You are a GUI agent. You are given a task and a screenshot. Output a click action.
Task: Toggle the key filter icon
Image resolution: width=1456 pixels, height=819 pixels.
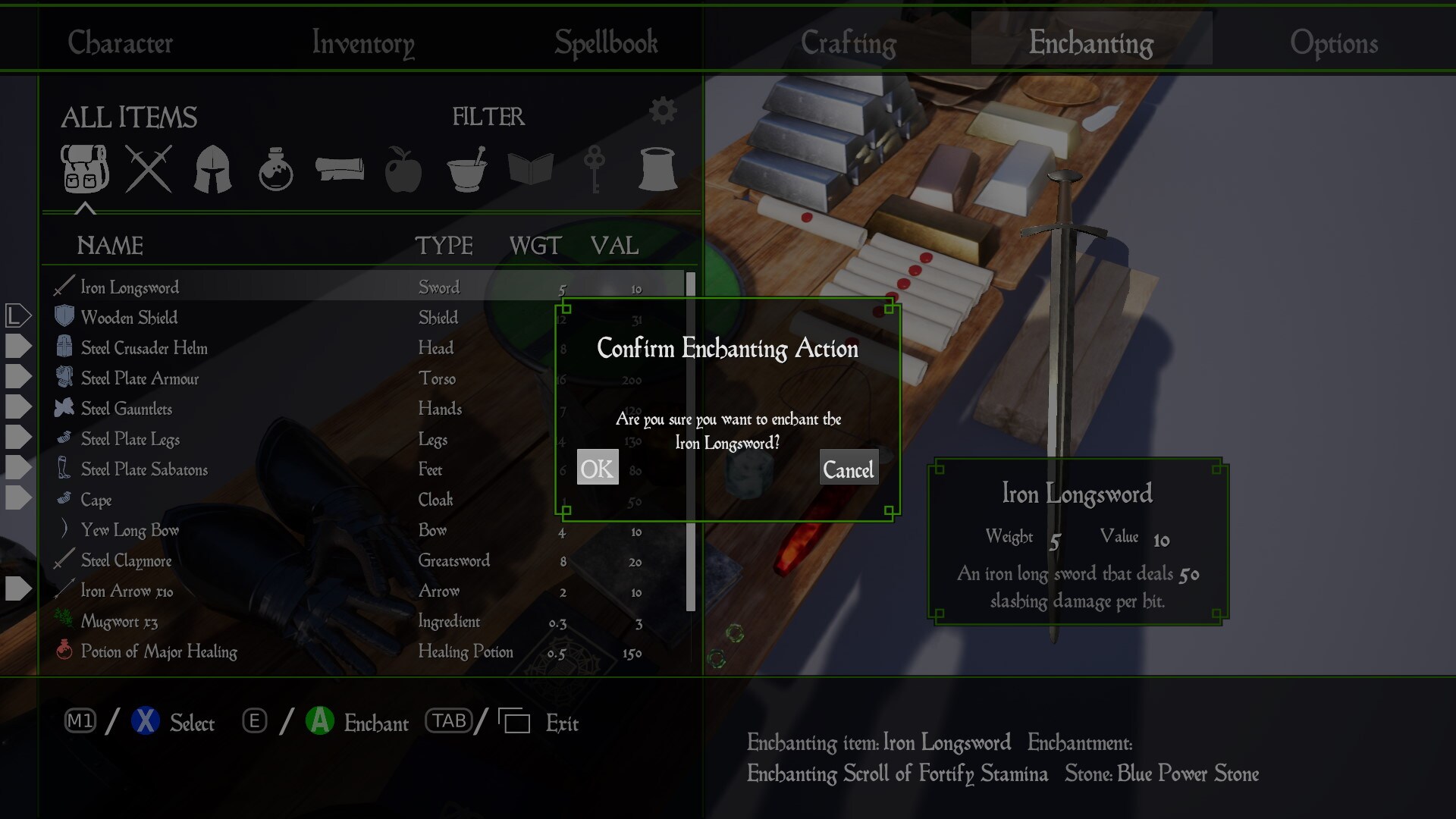tap(594, 168)
